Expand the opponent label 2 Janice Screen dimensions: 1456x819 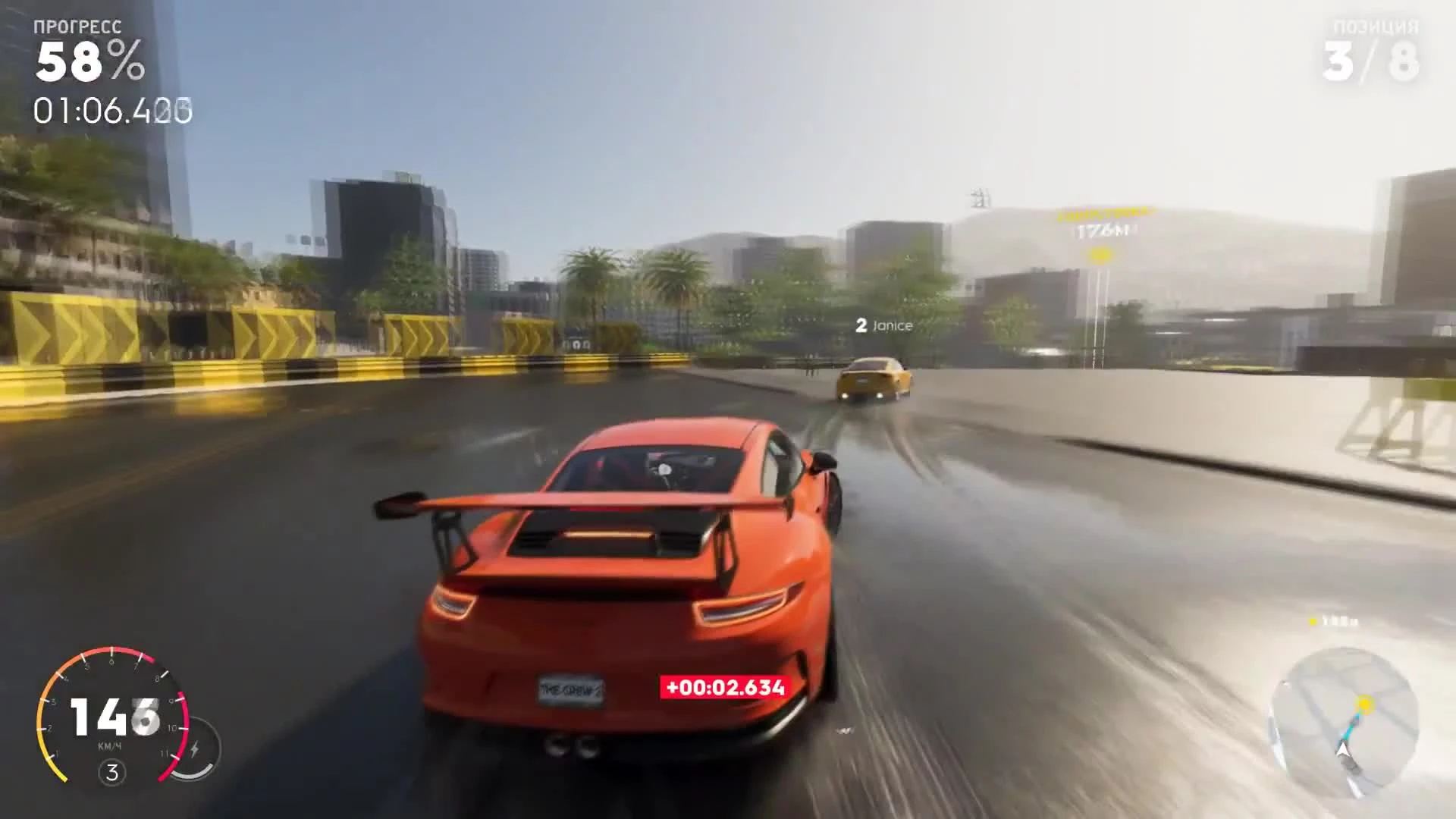click(x=884, y=326)
